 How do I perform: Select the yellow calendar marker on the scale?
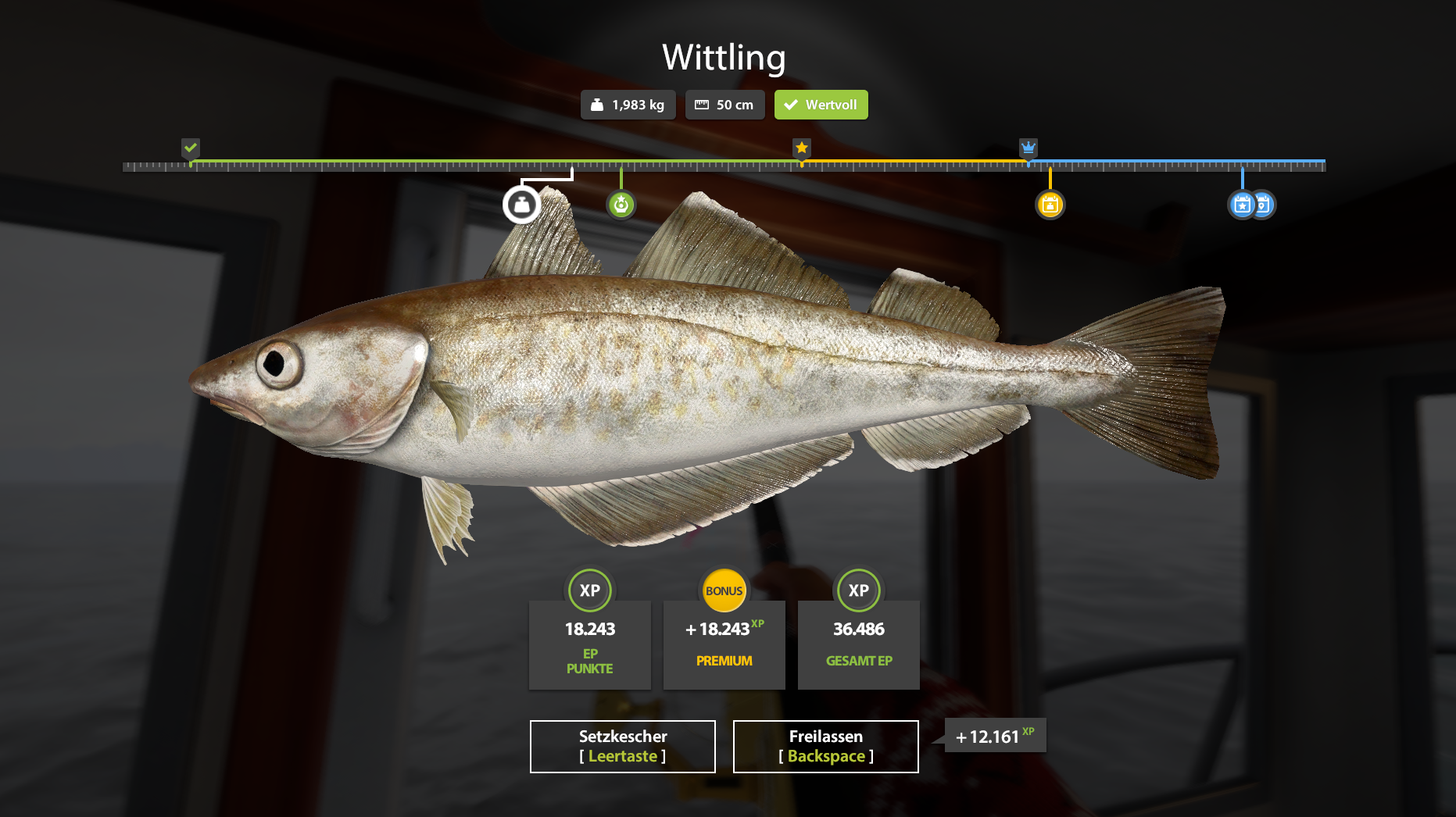[1050, 205]
